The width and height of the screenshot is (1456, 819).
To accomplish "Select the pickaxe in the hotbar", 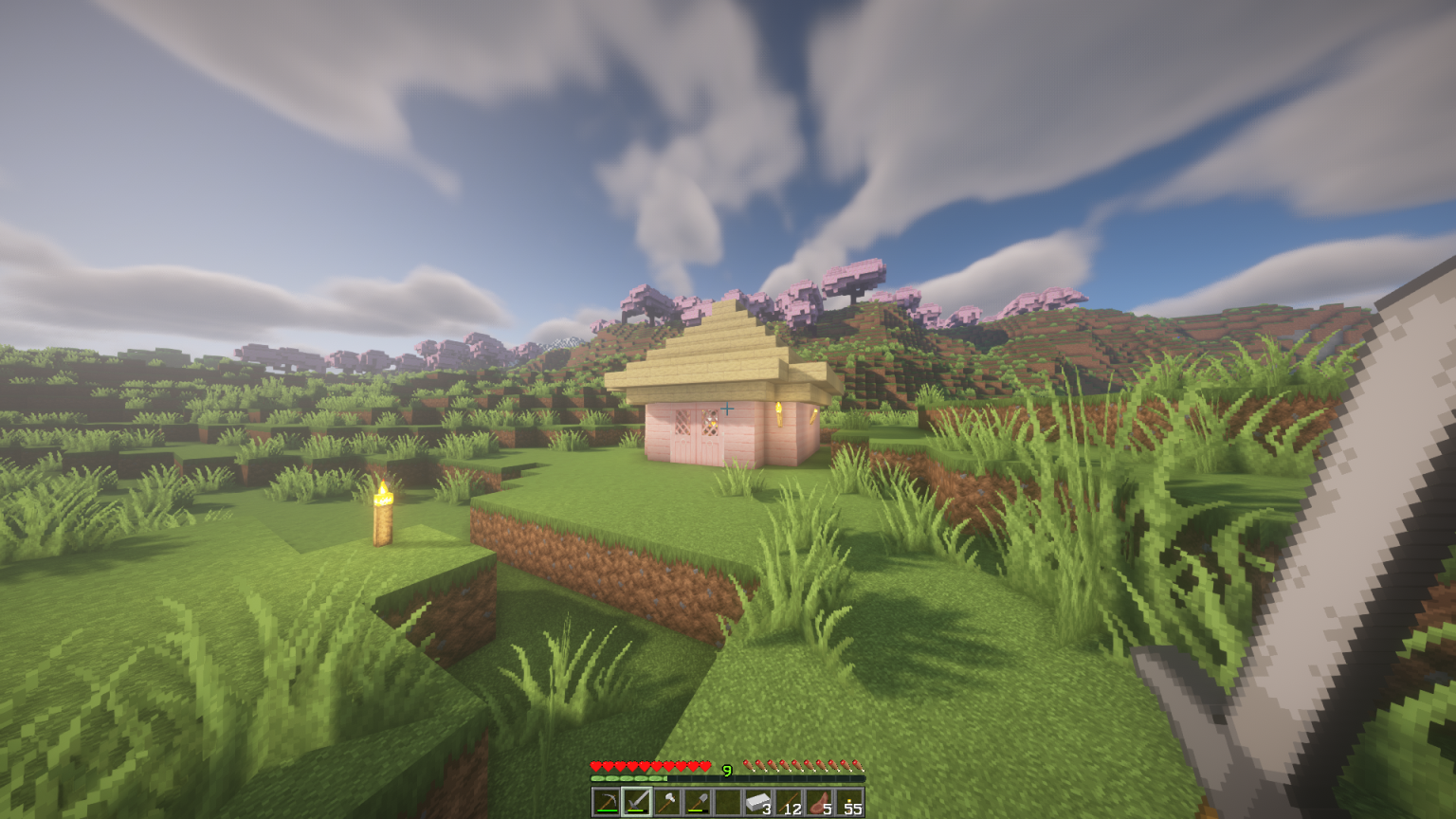I will tap(606, 801).
